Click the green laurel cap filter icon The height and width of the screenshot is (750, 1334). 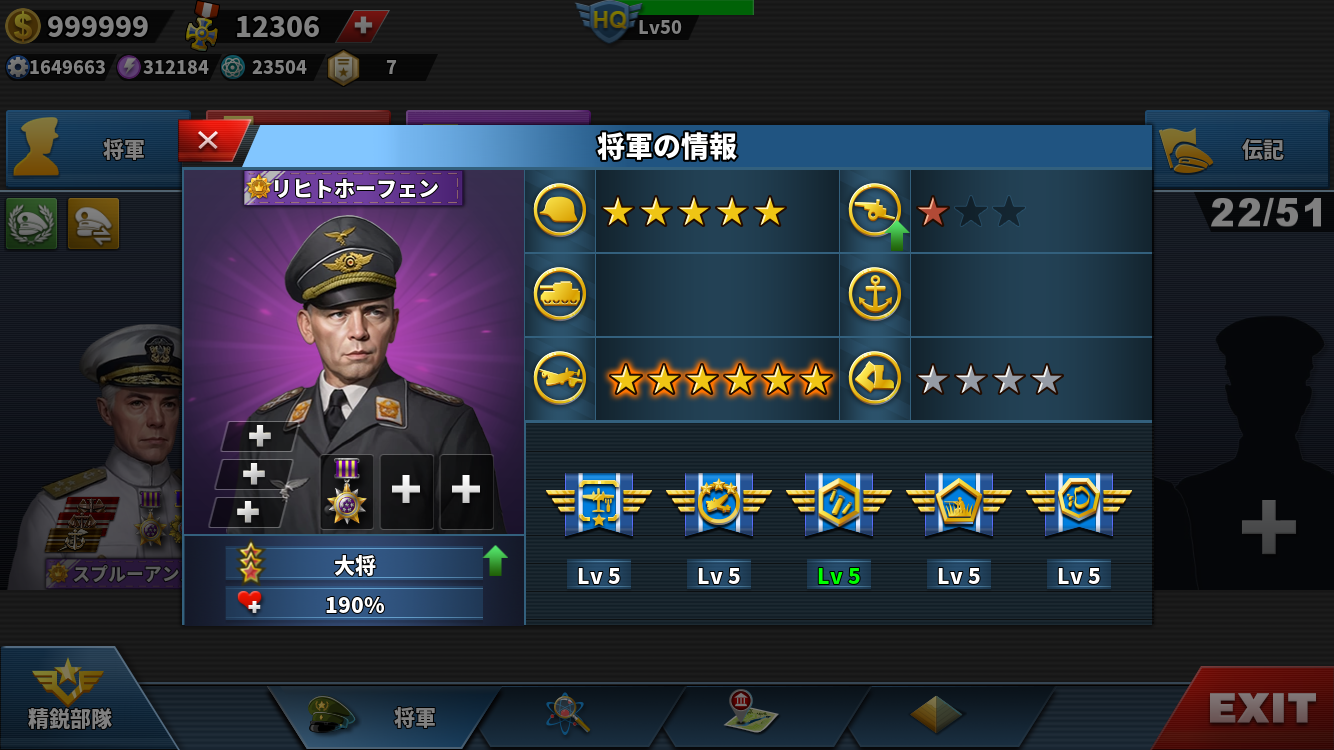pyautogui.click(x=32, y=223)
